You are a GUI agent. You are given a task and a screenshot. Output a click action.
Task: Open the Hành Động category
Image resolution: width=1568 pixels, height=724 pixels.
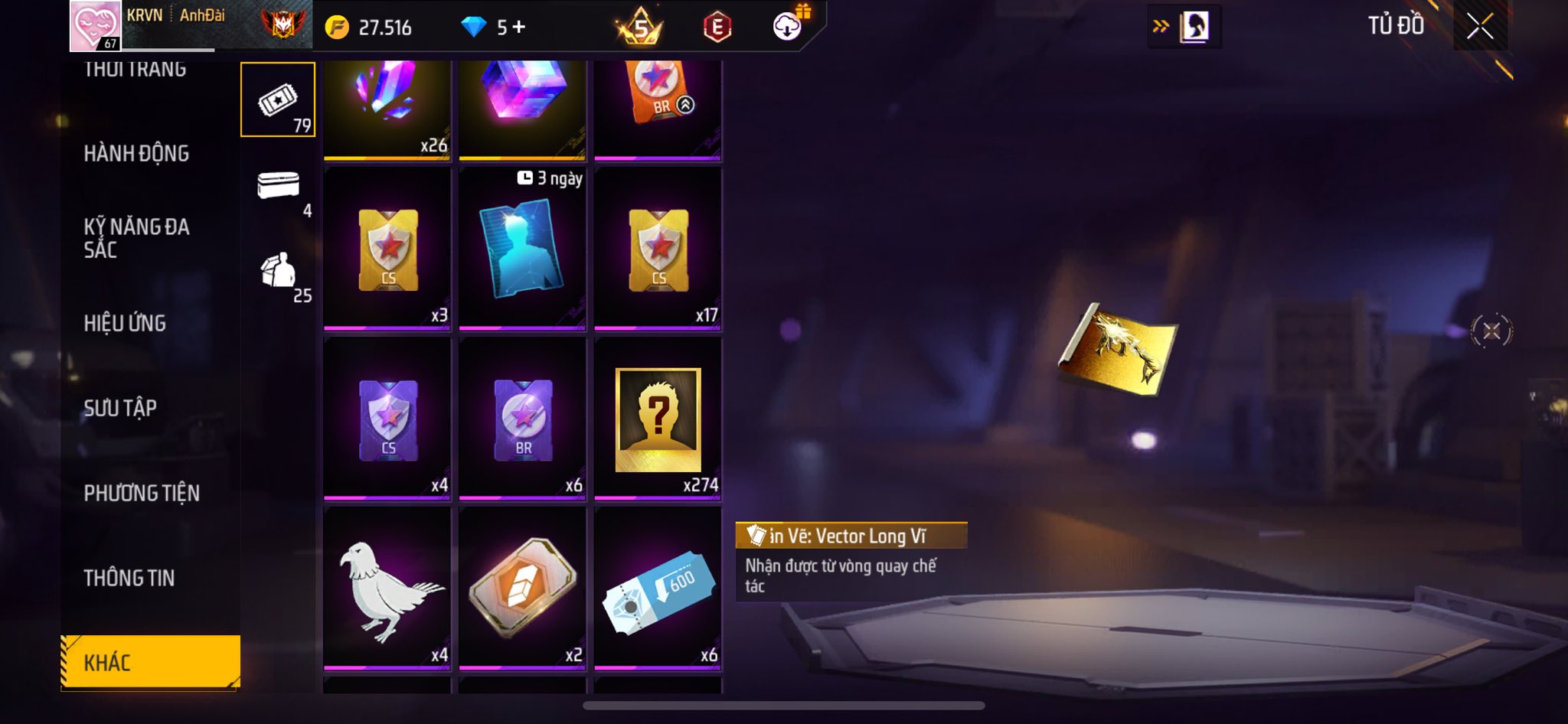tap(136, 154)
